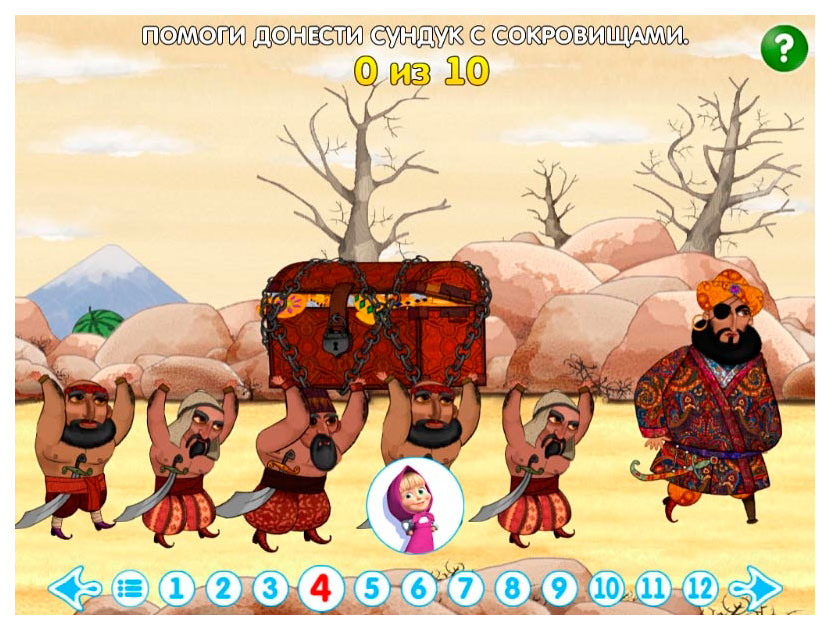Select level 10
Image resolution: width=830 pixels, height=630 pixels.
pyautogui.click(x=606, y=588)
